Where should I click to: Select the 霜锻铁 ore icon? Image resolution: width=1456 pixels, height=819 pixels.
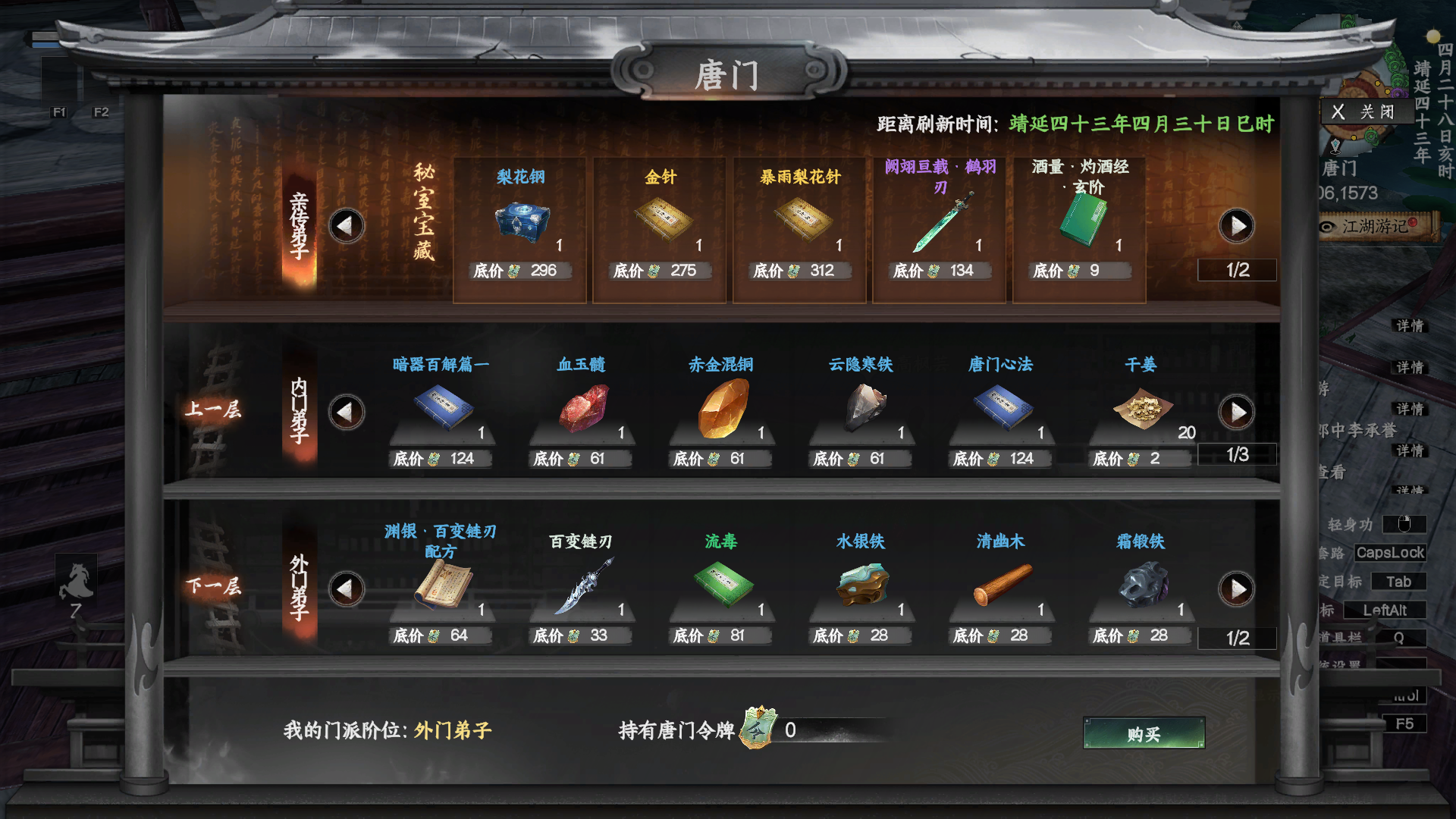point(1141,585)
